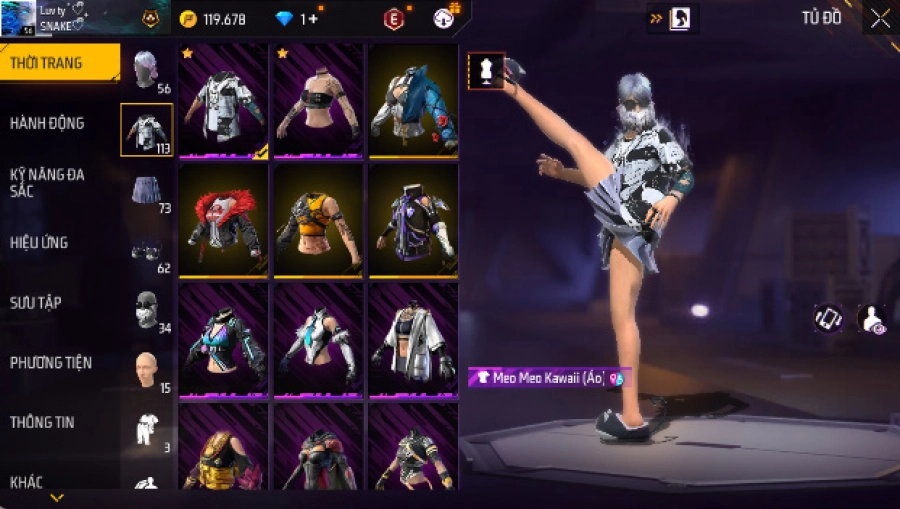This screenshot has width=900, height=509.
Task: Choose the pink strapless top with star
Action: coord(318,100)
